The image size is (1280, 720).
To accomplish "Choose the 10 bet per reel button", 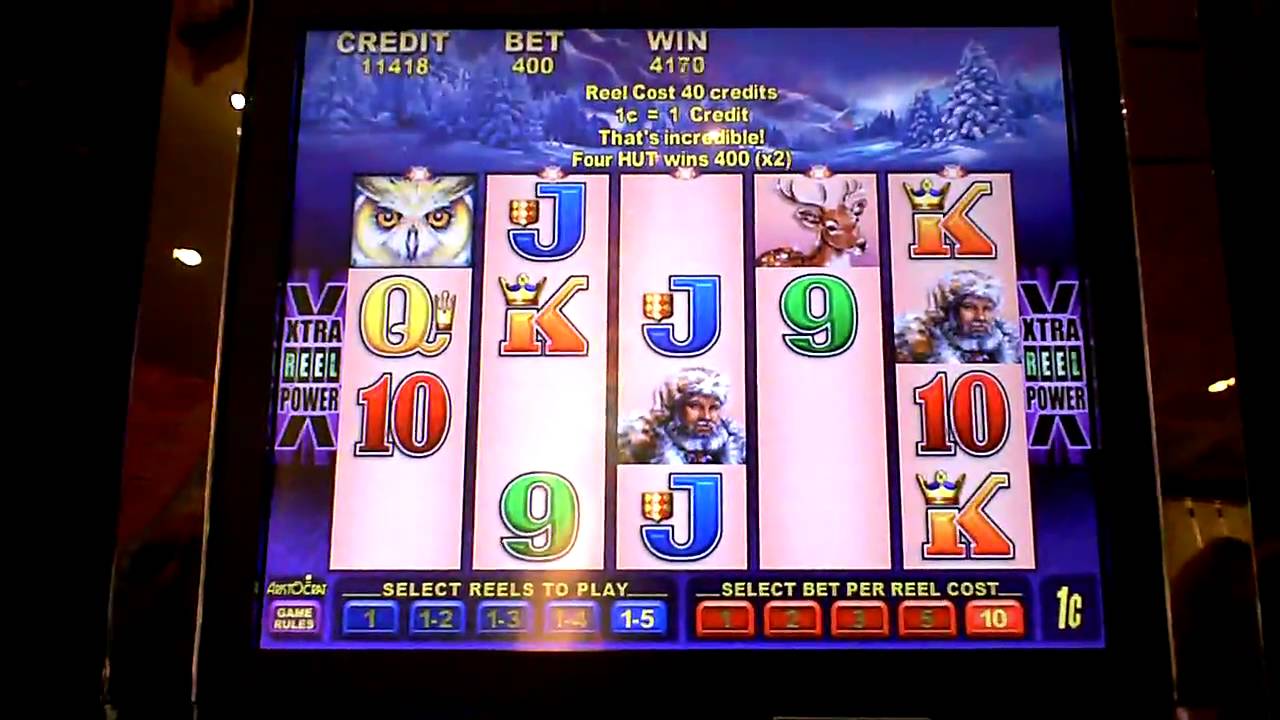I will click(x=994, y=619).
